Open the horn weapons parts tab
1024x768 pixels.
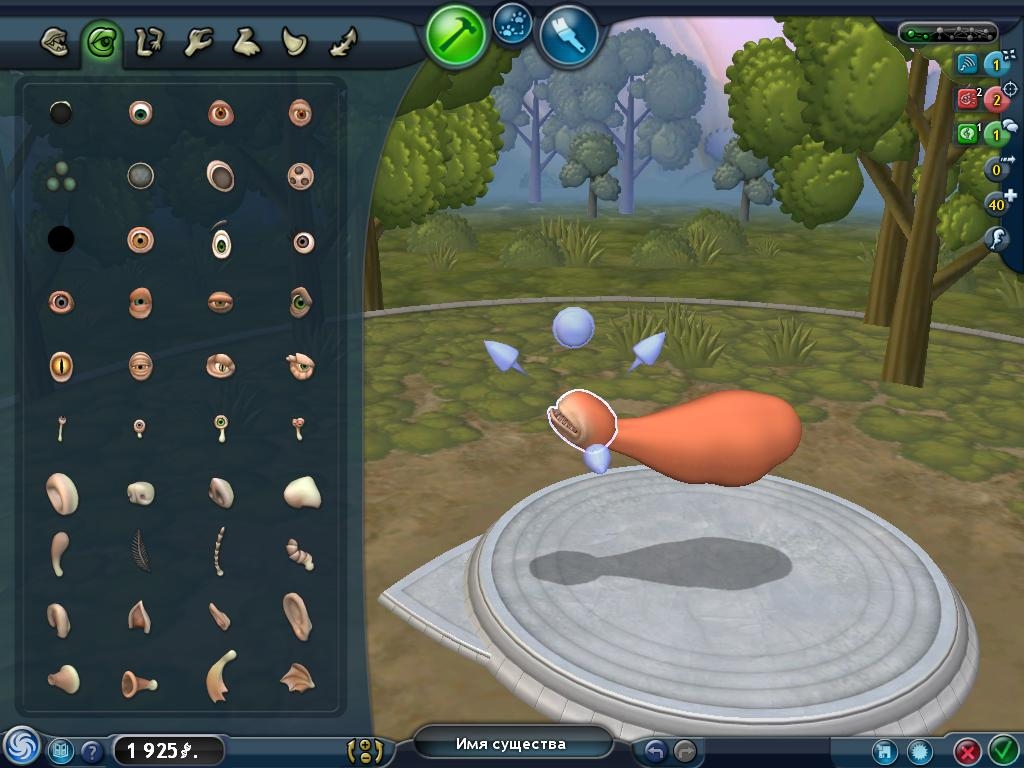pyautogui.click(x=294, y=42)
